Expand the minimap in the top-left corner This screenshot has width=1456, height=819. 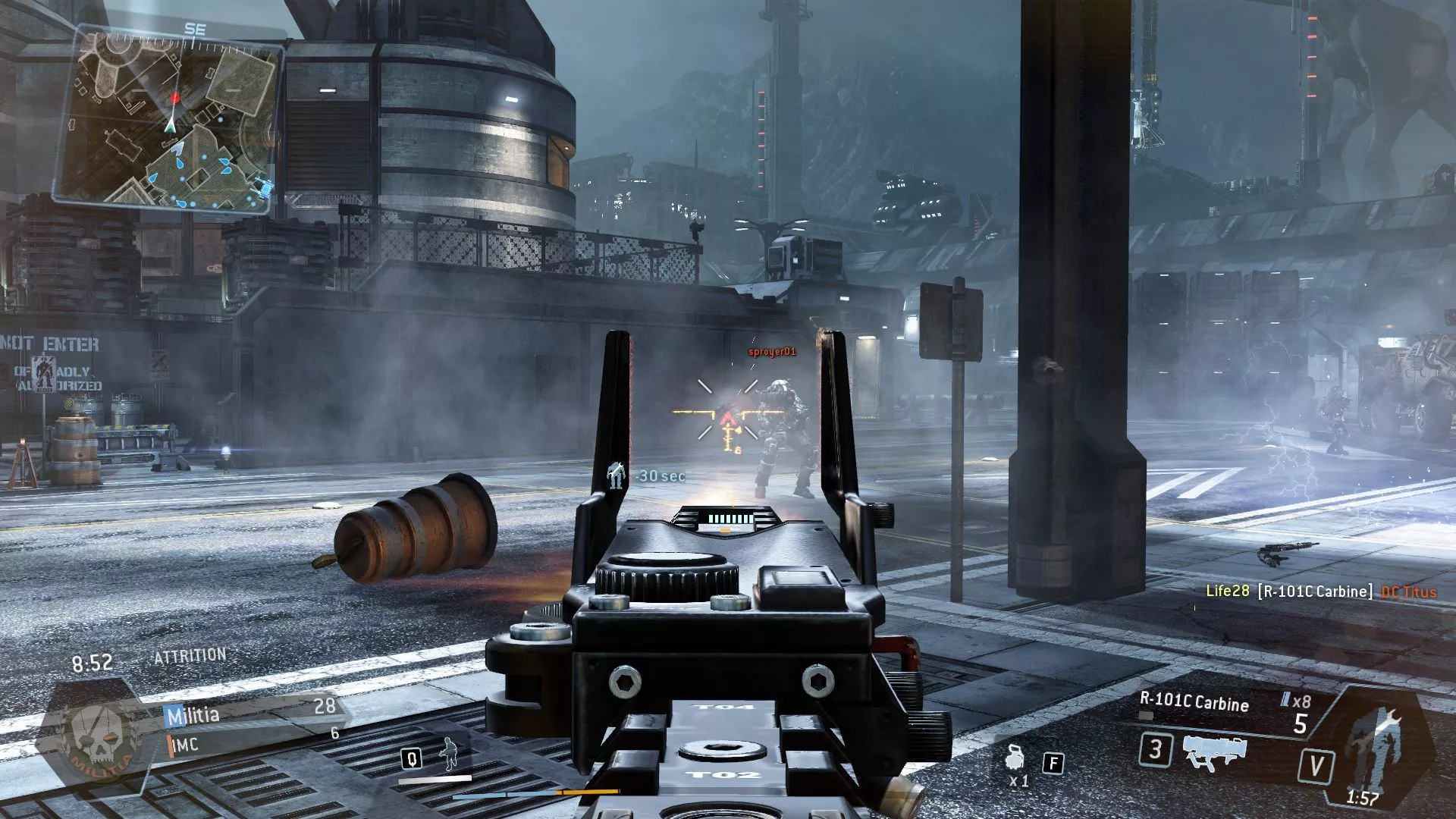[x=171, y=118]
